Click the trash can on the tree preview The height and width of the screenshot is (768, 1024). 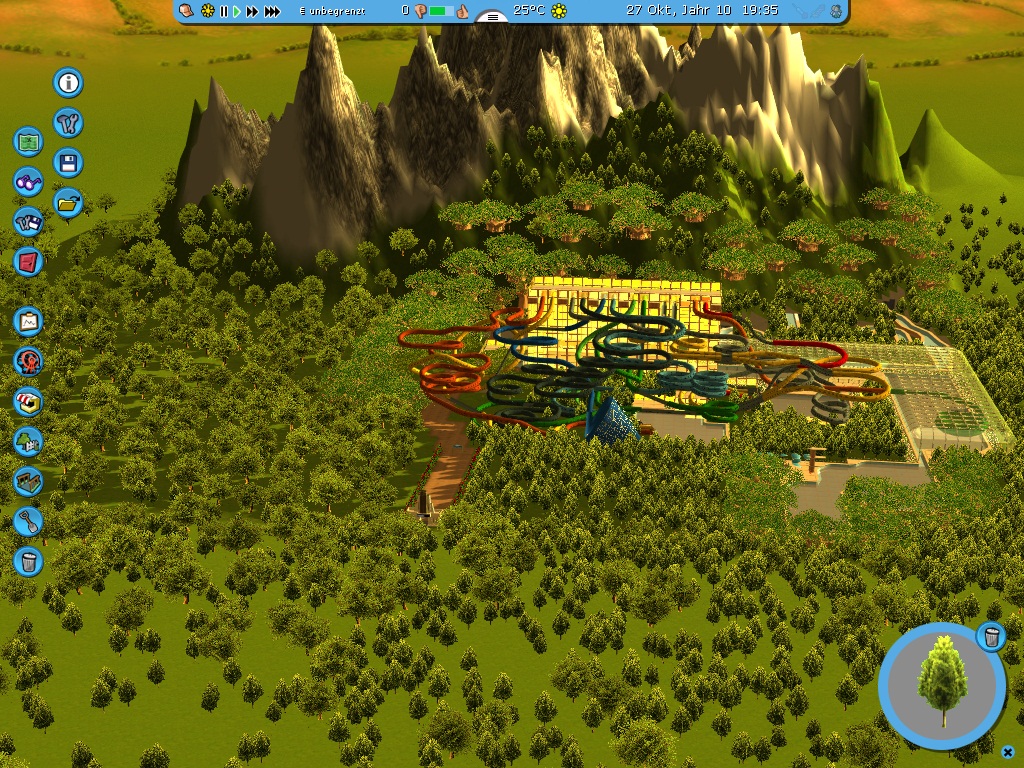(991, 636)
